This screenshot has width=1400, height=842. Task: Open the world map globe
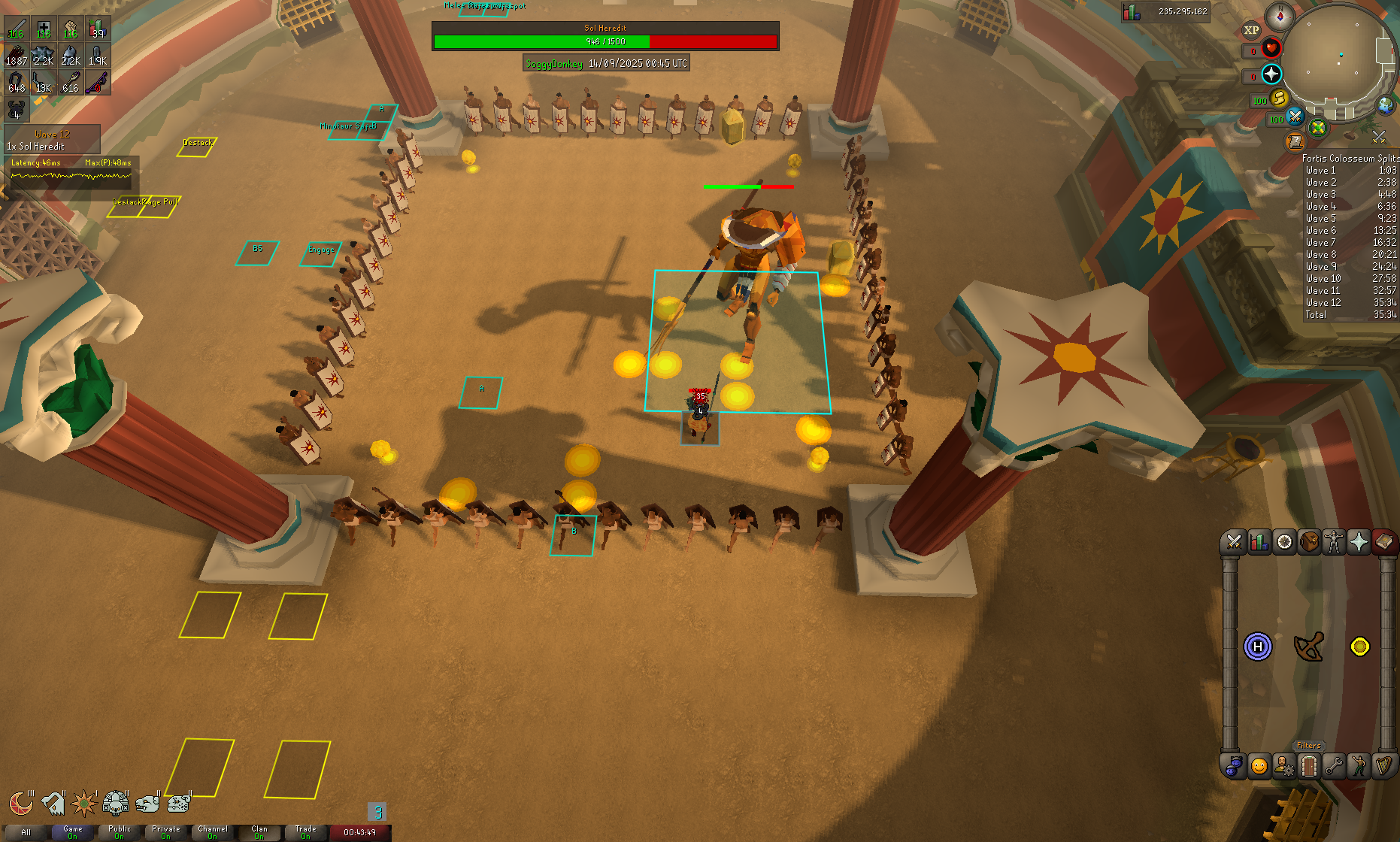coord(1385,105)
